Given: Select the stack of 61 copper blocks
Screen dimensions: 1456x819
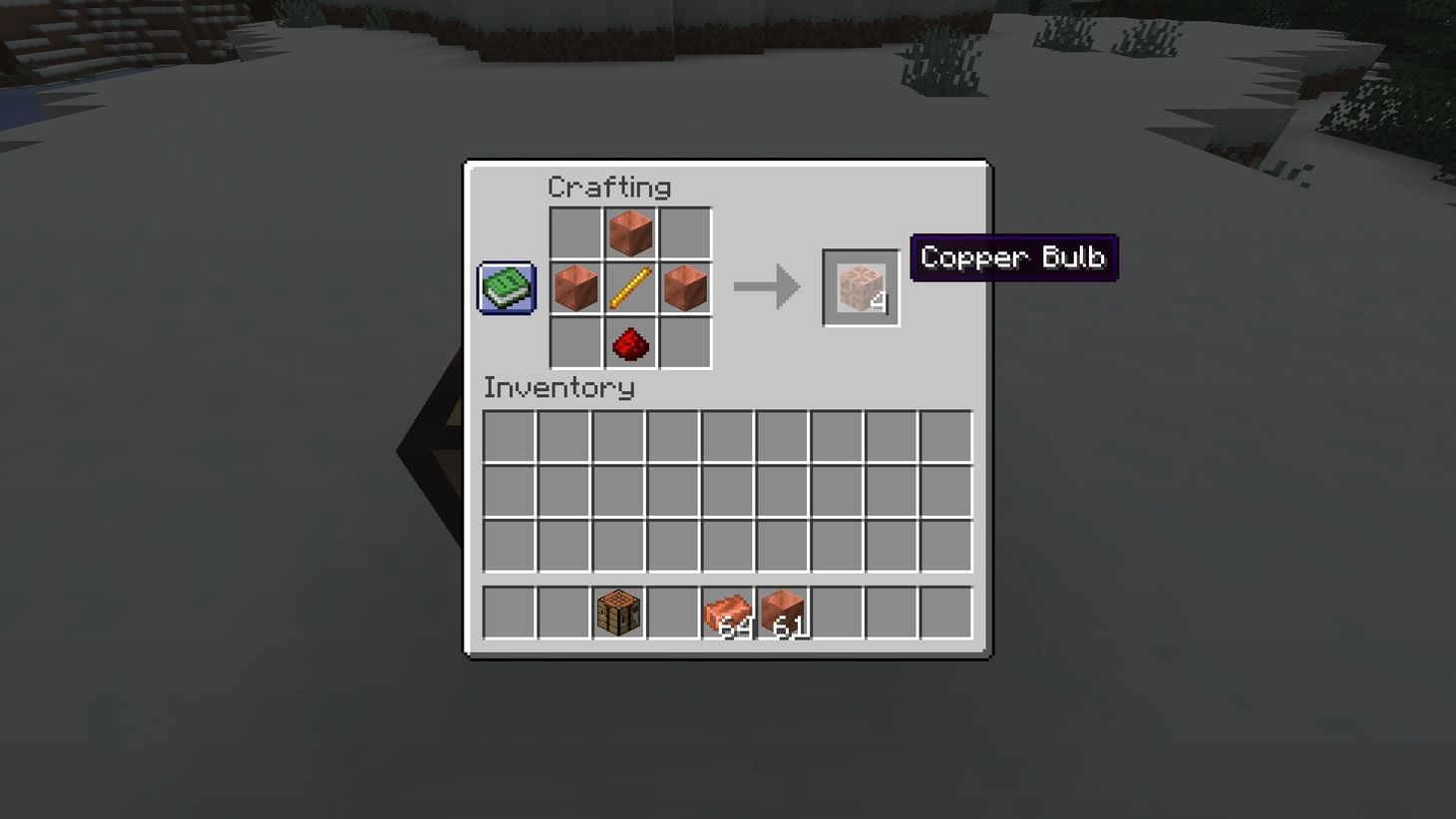Looking at the screenshot, I should click(x=783, y=610).
